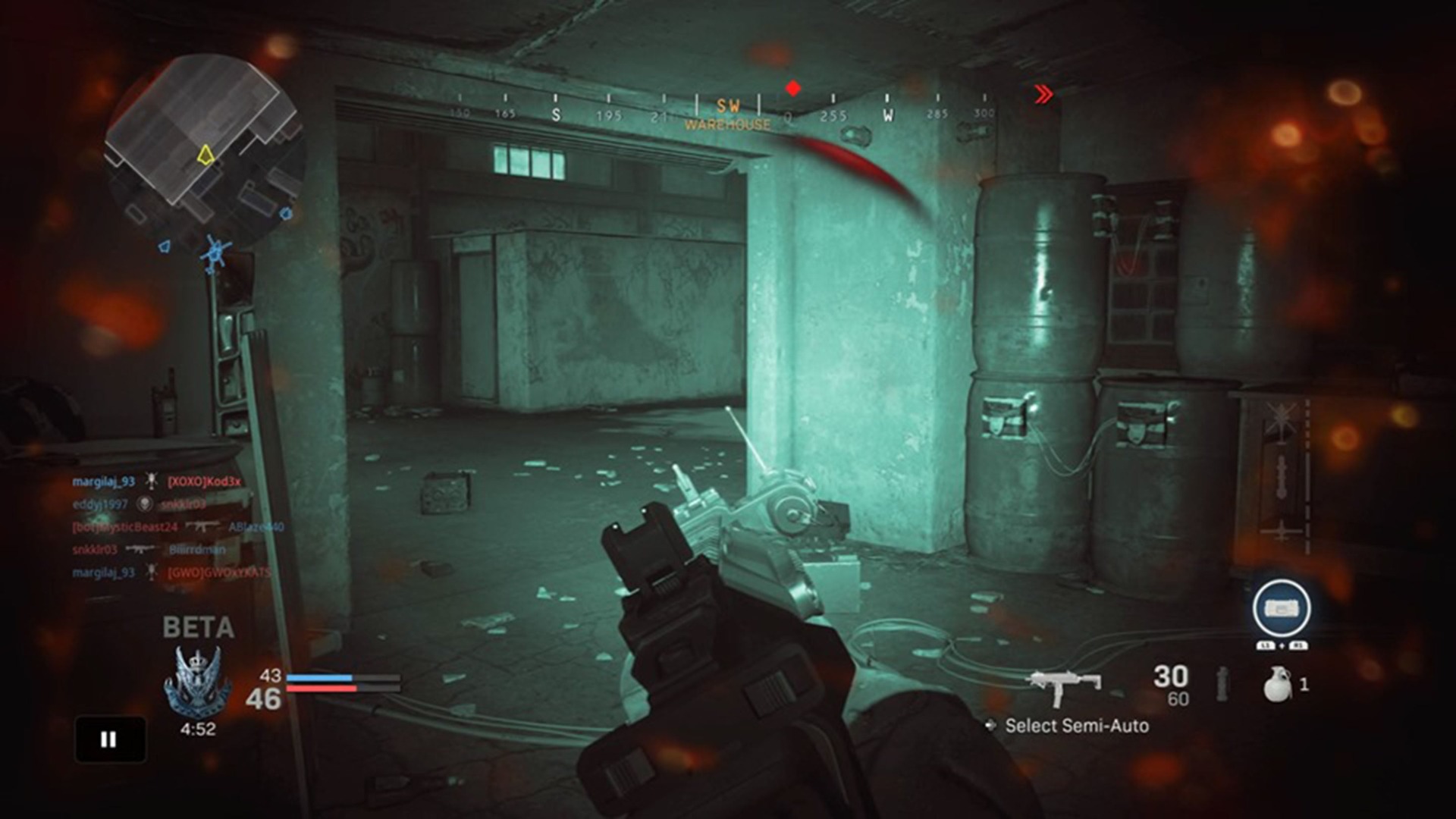Select the frag grenade equipment icon
The height and width of the screenshot is (819, 1456).
tap(1278, 685)
